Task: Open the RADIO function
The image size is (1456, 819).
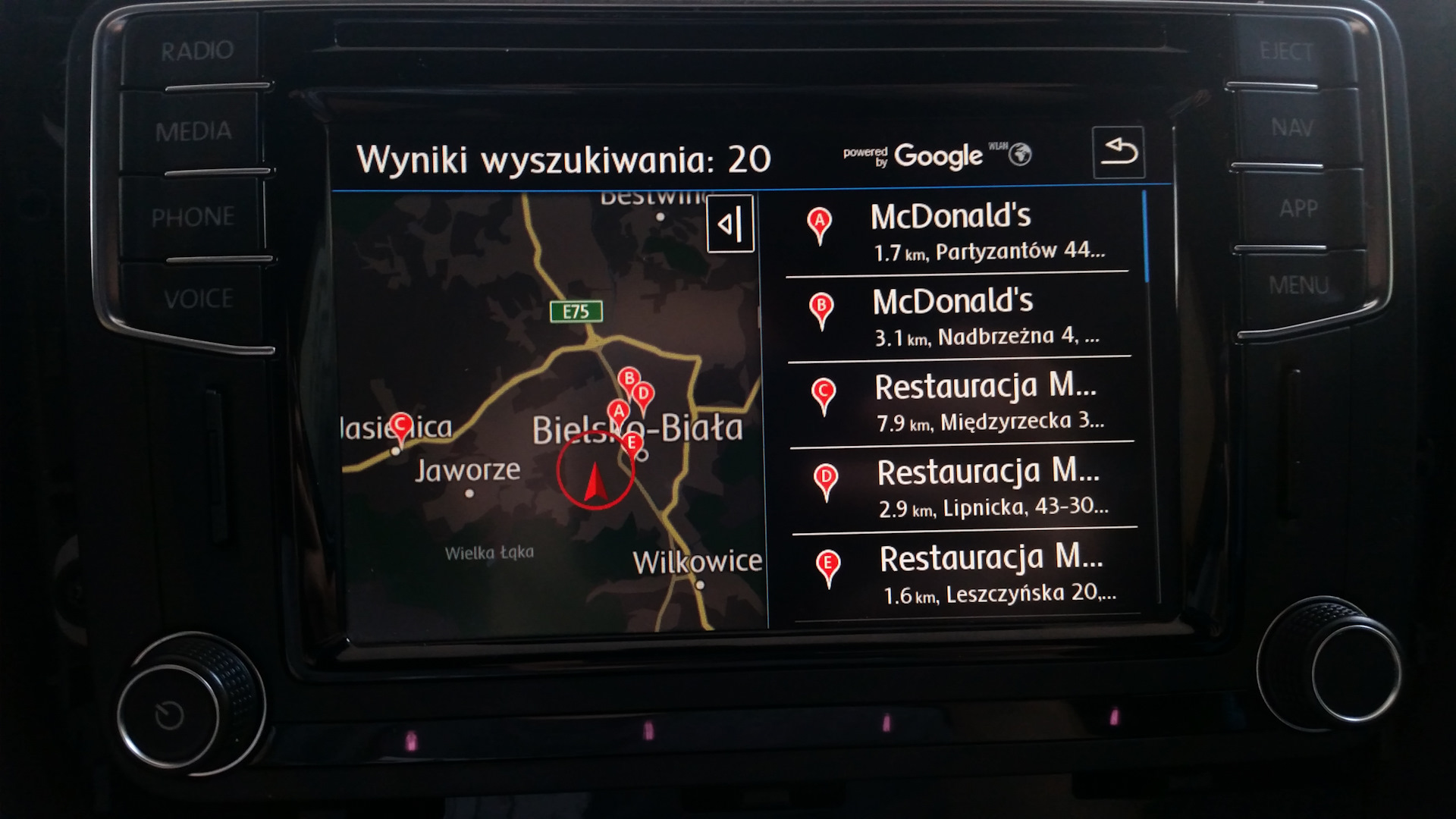Action: [x=197, y=51]
